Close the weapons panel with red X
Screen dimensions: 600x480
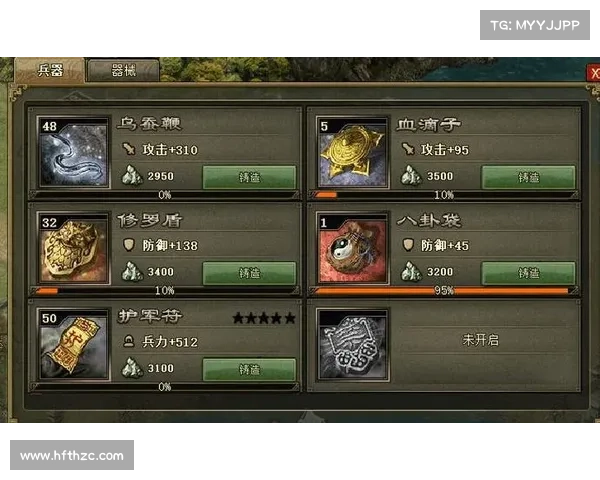594,73
